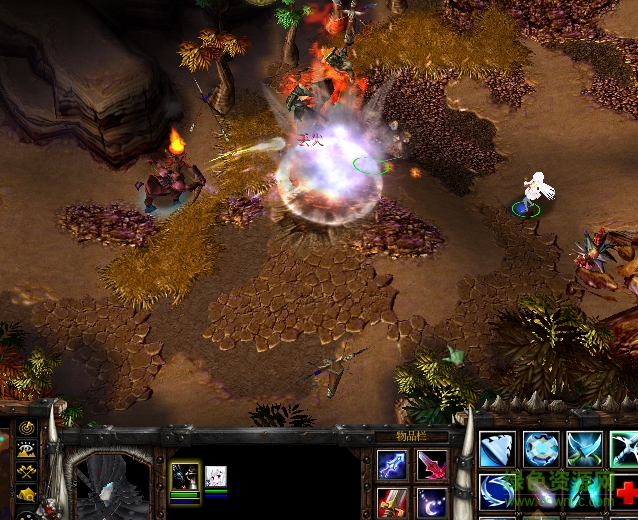Toggle the crossed-axes ally color button
This screenshot has width=638, height=520.
click(x=26, y=471)
